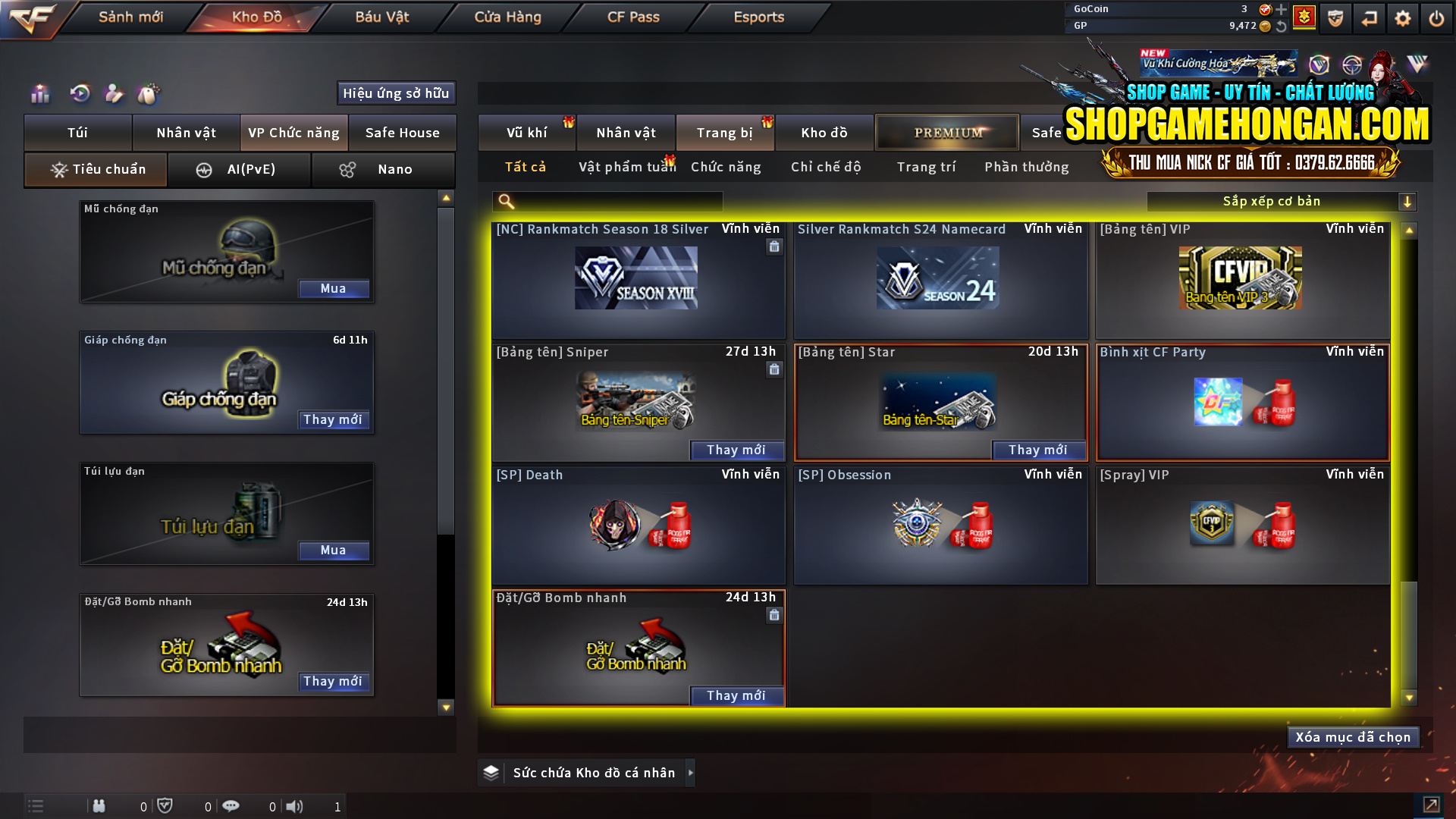The width and height of the screenshot is (1456, 819).
Task: Delete [SP] Death using its trash icon
Action: 774,493
